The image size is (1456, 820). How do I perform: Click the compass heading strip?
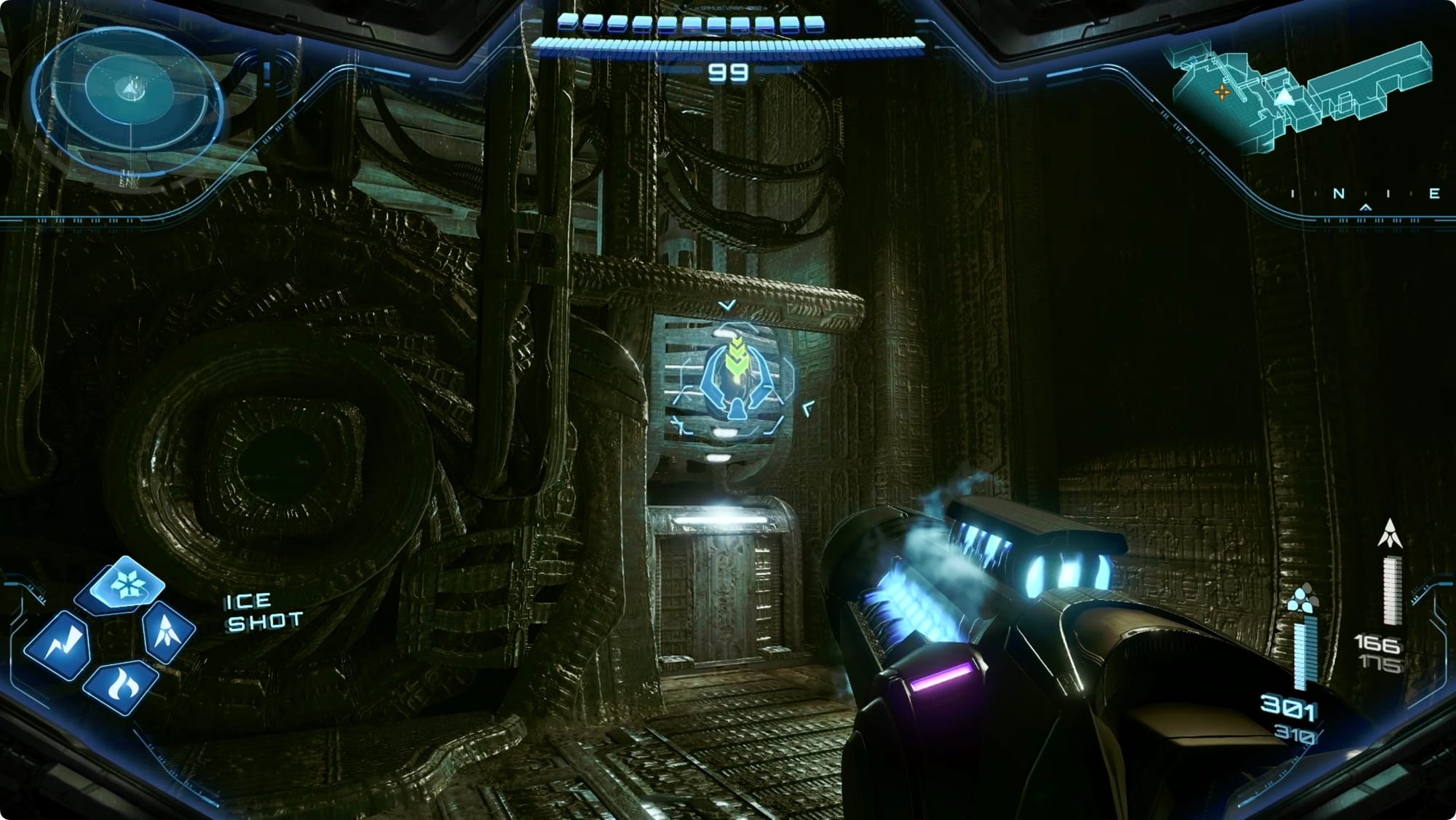tap(1363, 195)
